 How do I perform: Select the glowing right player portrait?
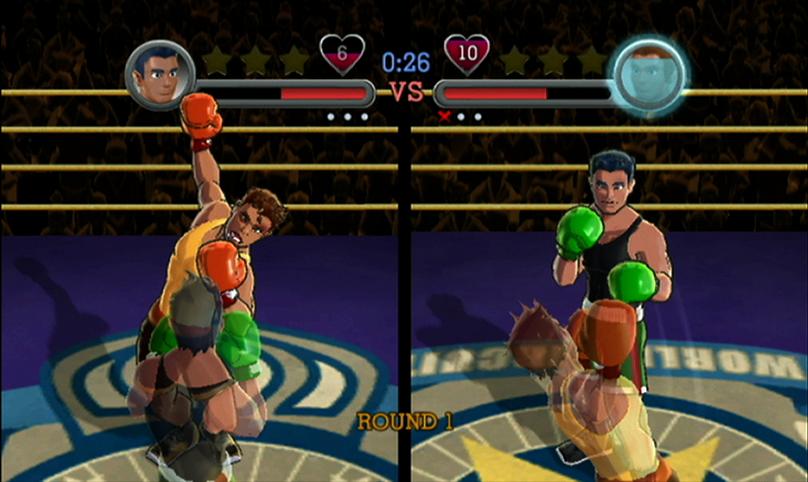pos(650,76)
